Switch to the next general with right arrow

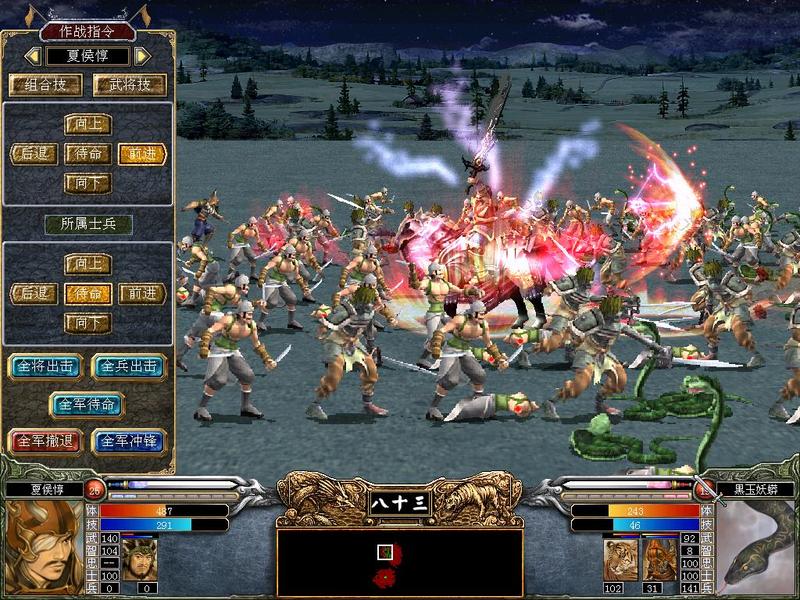tap(142, 56)
